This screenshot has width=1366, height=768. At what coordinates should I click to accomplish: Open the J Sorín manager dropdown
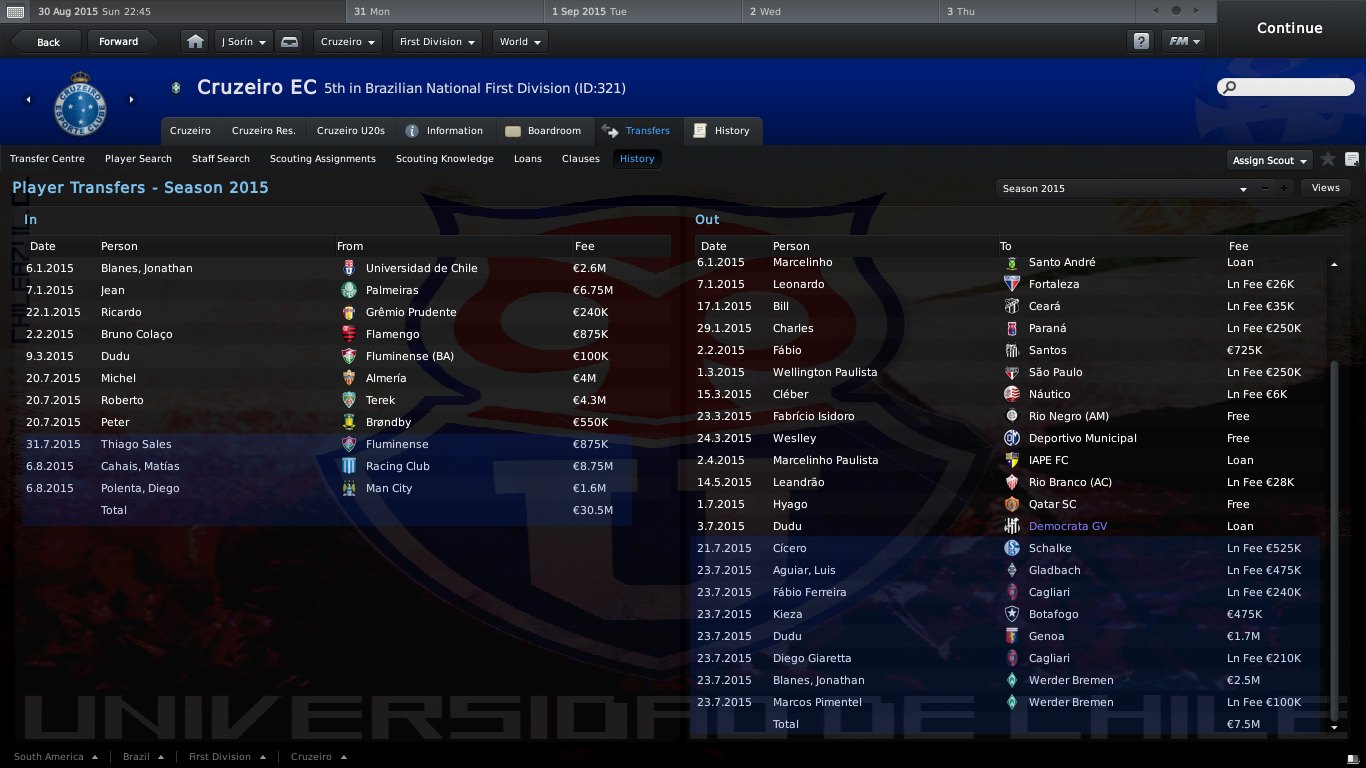244,42
